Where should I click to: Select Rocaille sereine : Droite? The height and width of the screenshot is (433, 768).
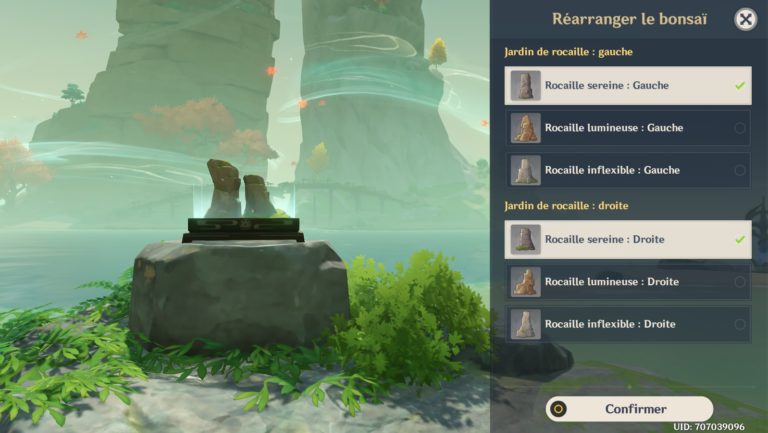pos(628,240)
